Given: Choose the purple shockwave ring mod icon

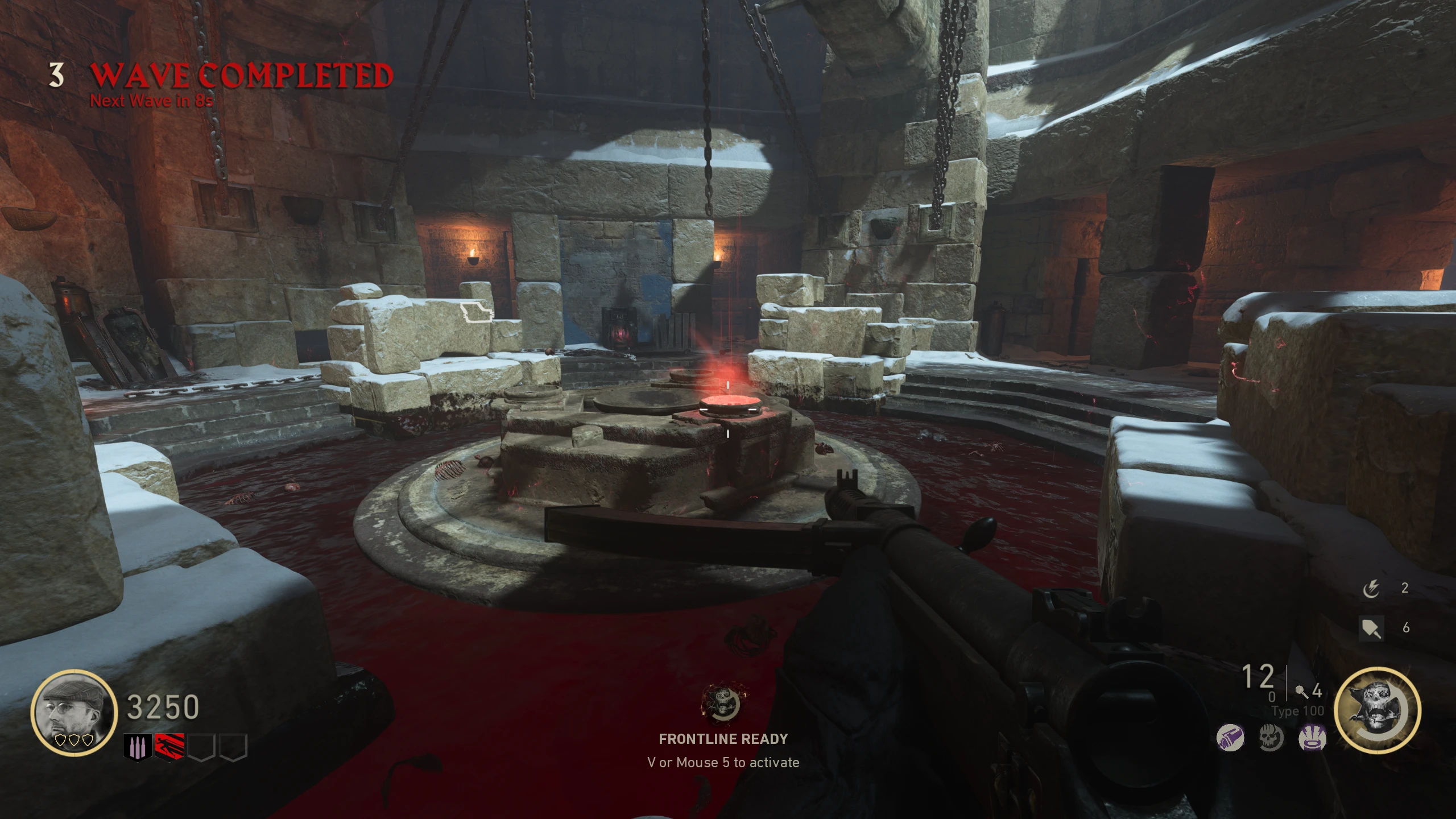Looking at the screenshot, I should point(1312,738).
